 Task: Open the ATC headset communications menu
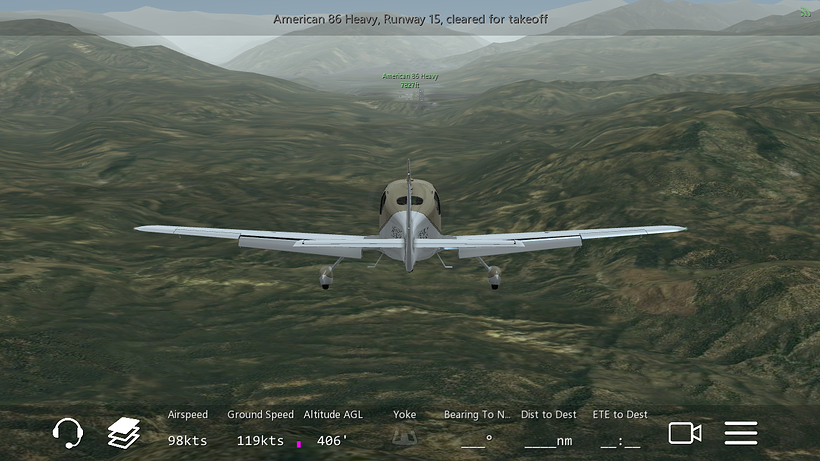pos(67,433)
